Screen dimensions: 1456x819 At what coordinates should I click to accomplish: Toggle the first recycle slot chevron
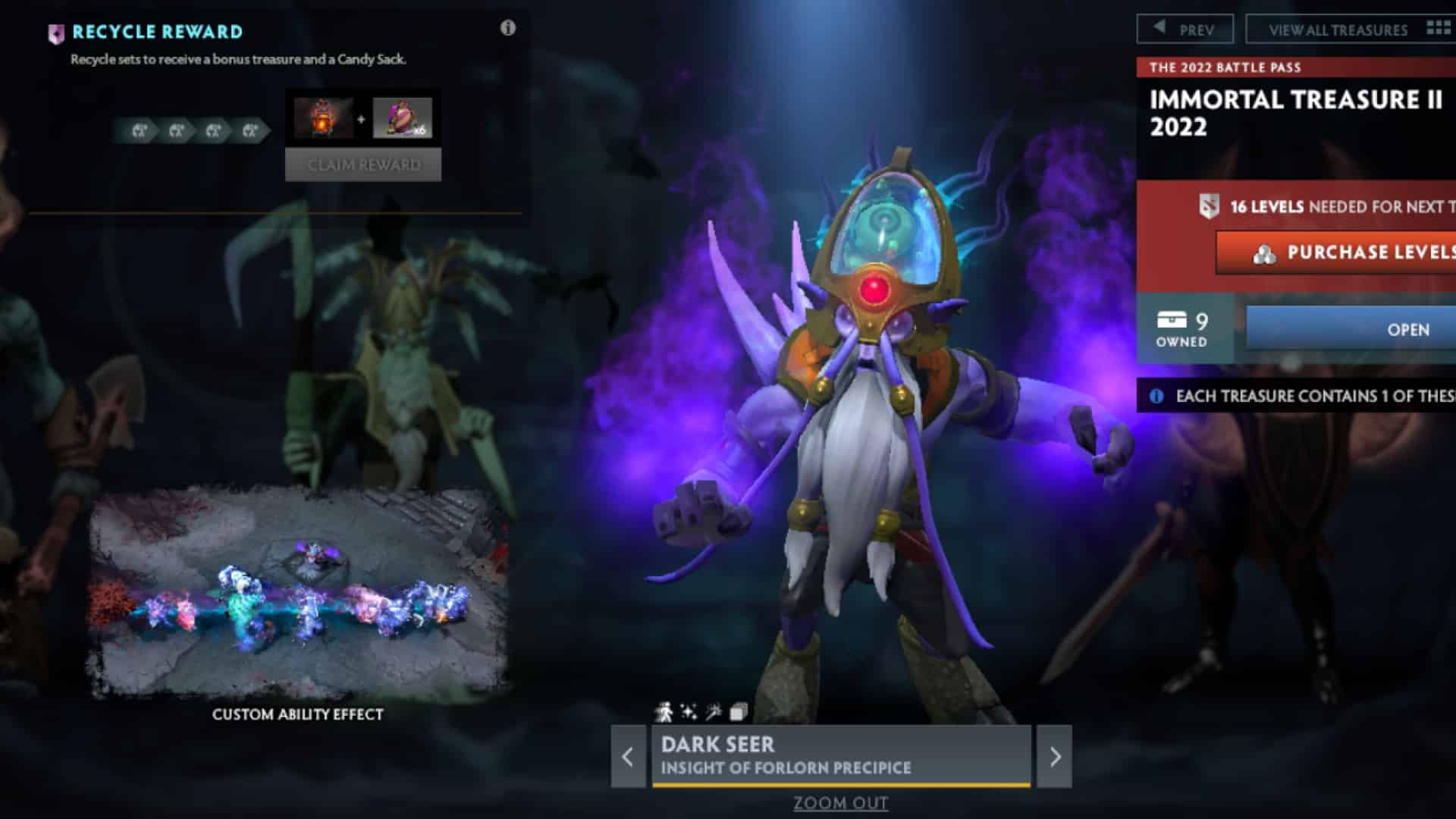[140, 130]
